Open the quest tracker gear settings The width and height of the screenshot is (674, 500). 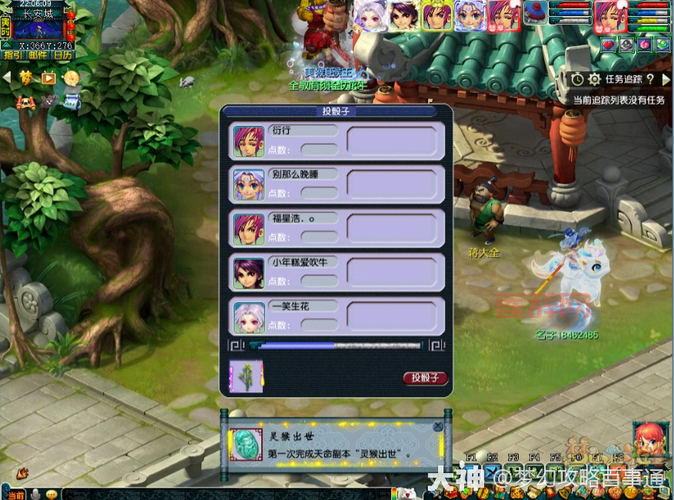click(x=594, y=79)
